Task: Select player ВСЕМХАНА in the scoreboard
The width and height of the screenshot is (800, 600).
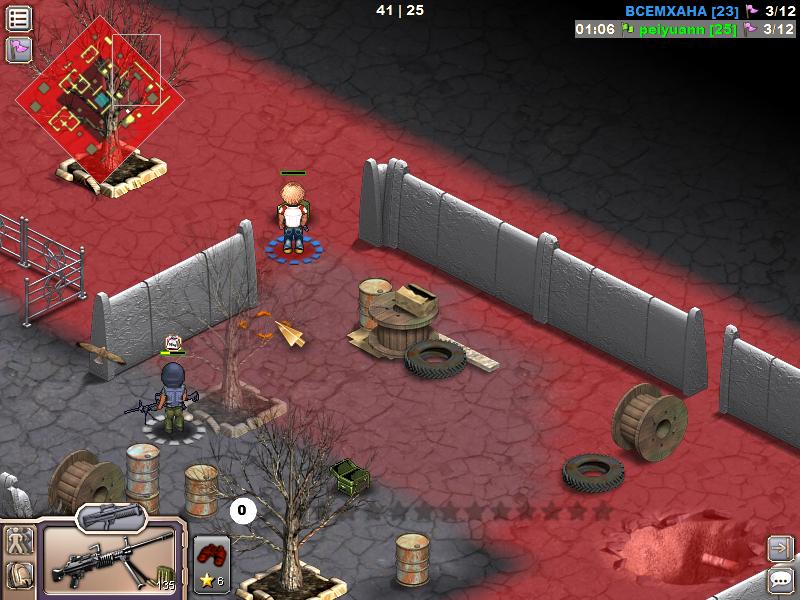Action: click(x=681, y=11)
